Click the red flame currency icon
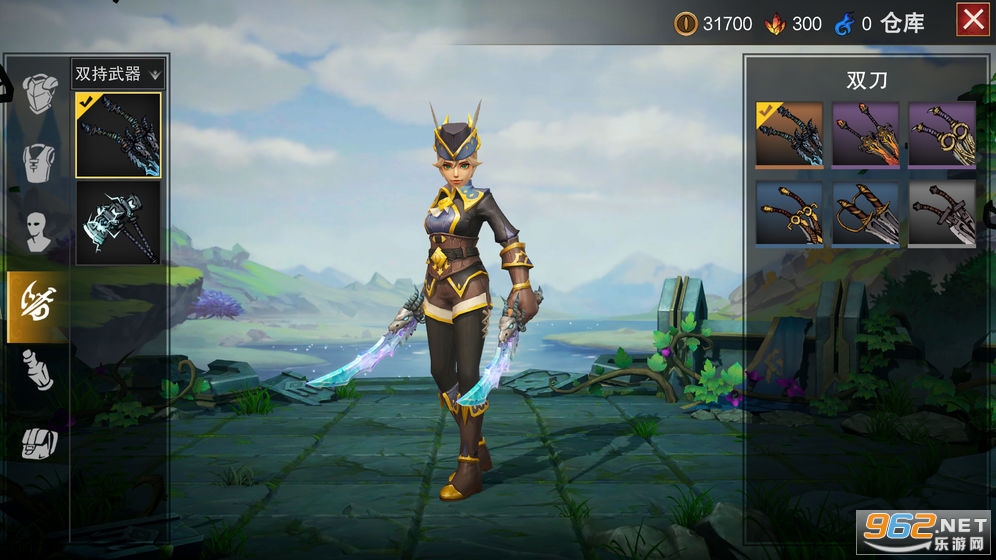 click(x=773, y=23)
